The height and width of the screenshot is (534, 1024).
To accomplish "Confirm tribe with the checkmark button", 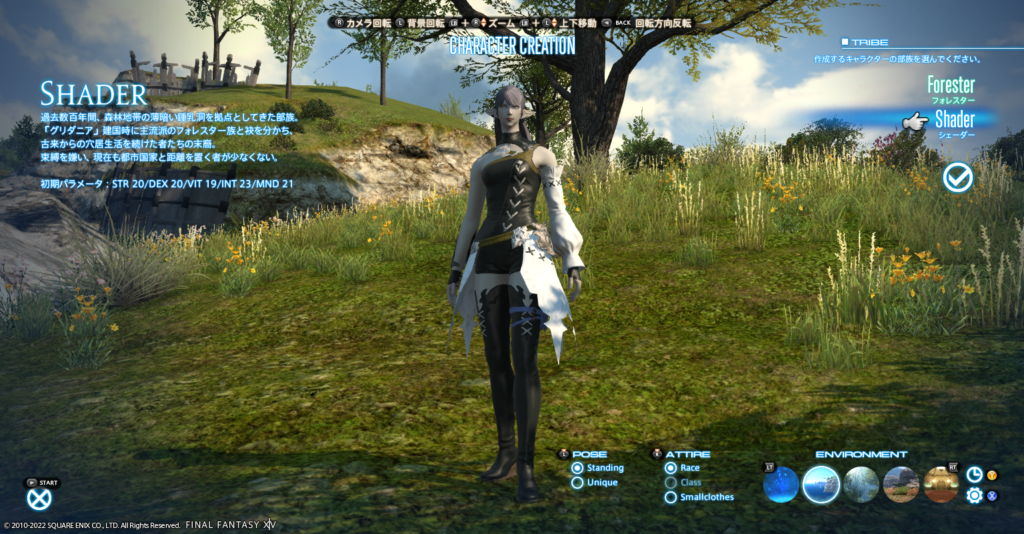I will pos(958,177).
